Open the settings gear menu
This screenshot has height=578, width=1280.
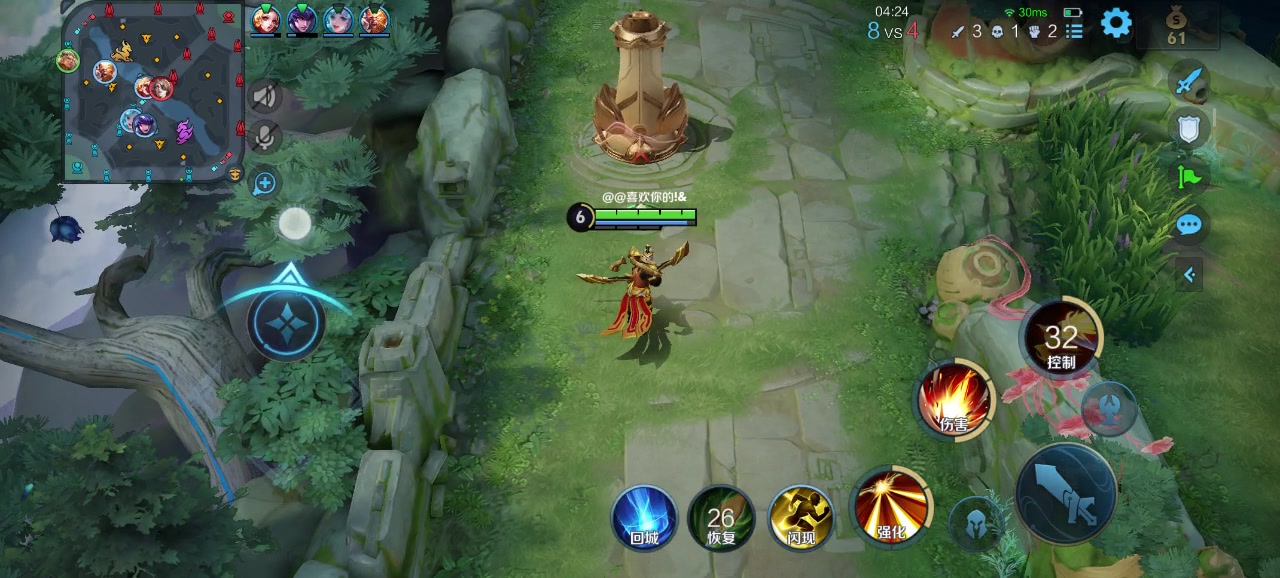1115,23
